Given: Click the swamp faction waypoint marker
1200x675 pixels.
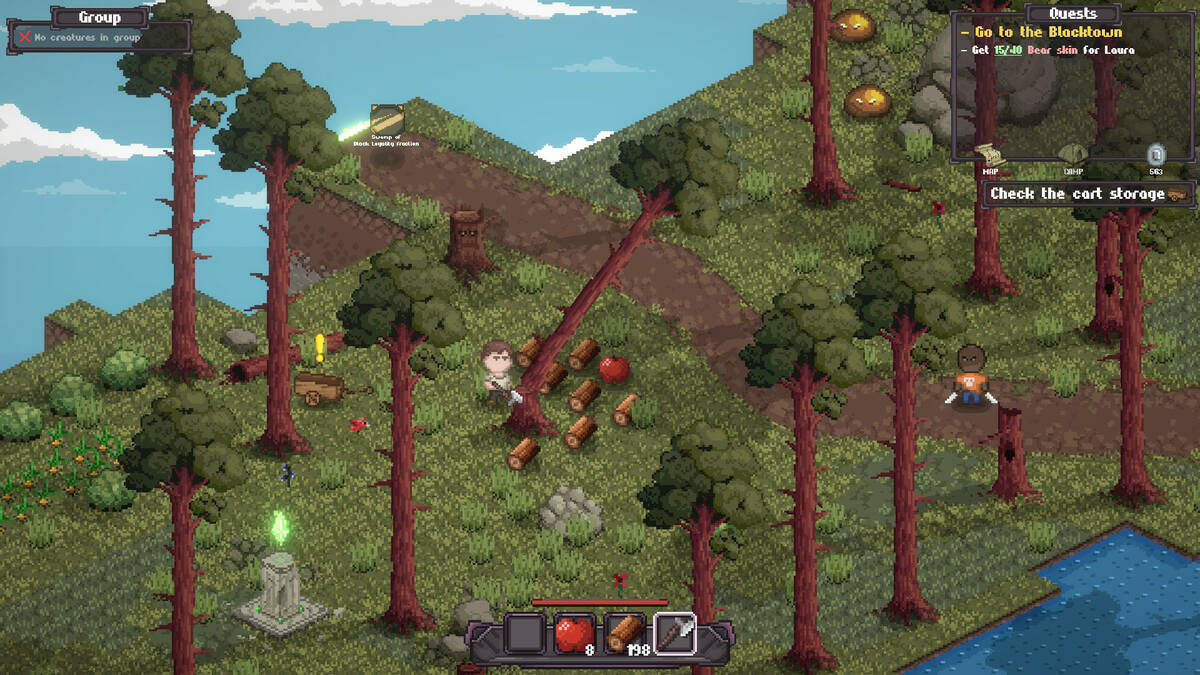Looking at the screenshot, I should pyautogui.click(x=386, y=120).
